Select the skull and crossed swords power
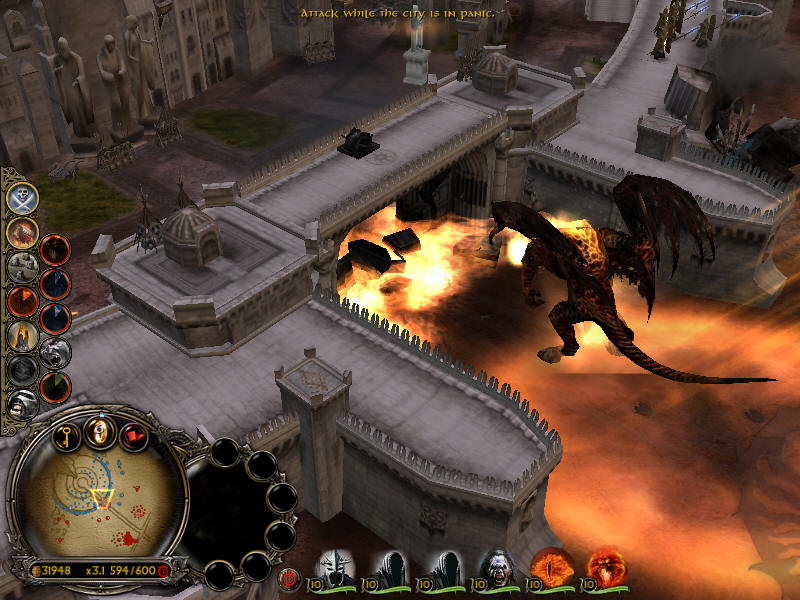The height and width of the screenshot is (600, 800). 22,198
